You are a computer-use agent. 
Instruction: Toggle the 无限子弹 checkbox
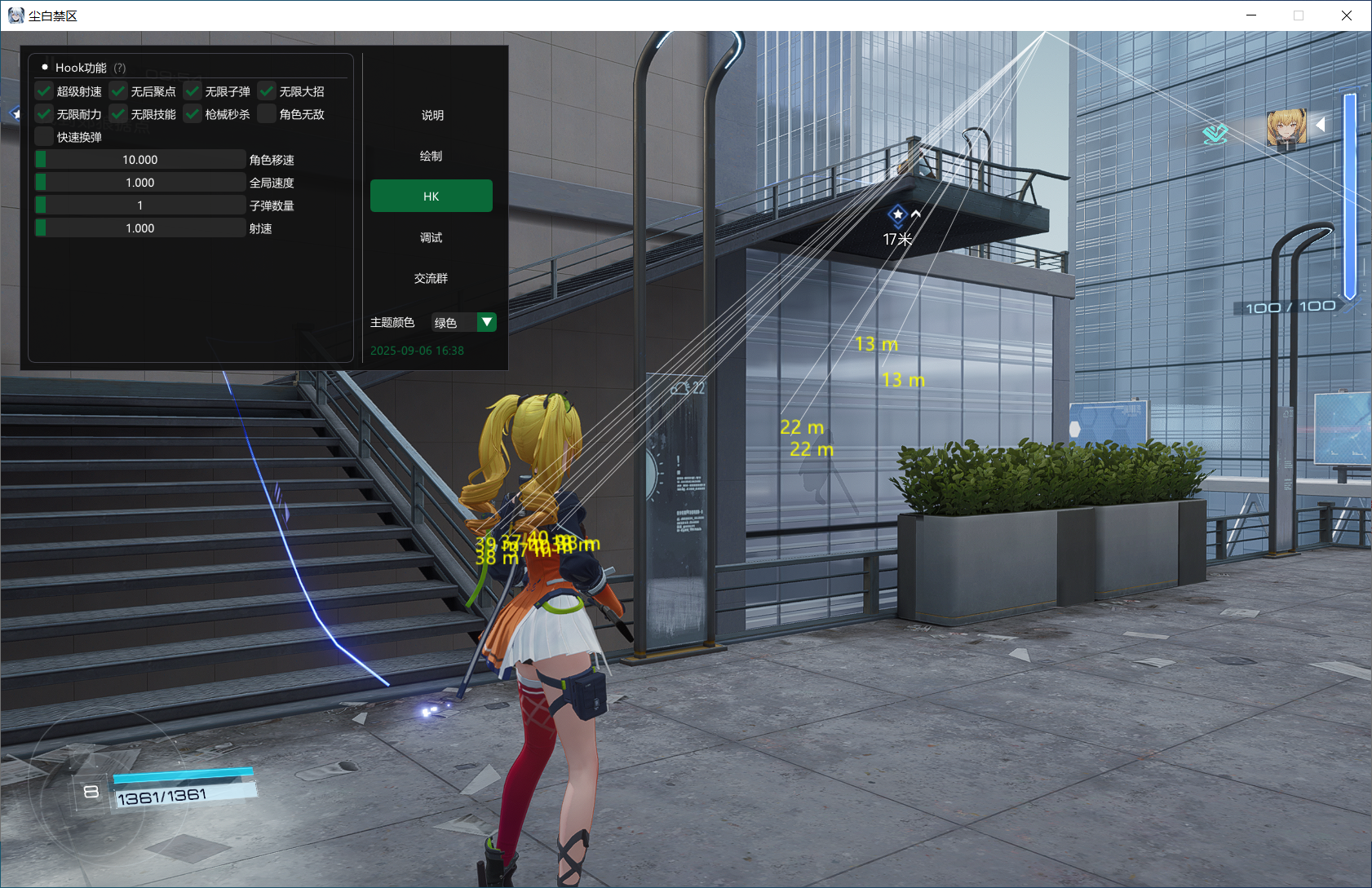coord(193,91)
